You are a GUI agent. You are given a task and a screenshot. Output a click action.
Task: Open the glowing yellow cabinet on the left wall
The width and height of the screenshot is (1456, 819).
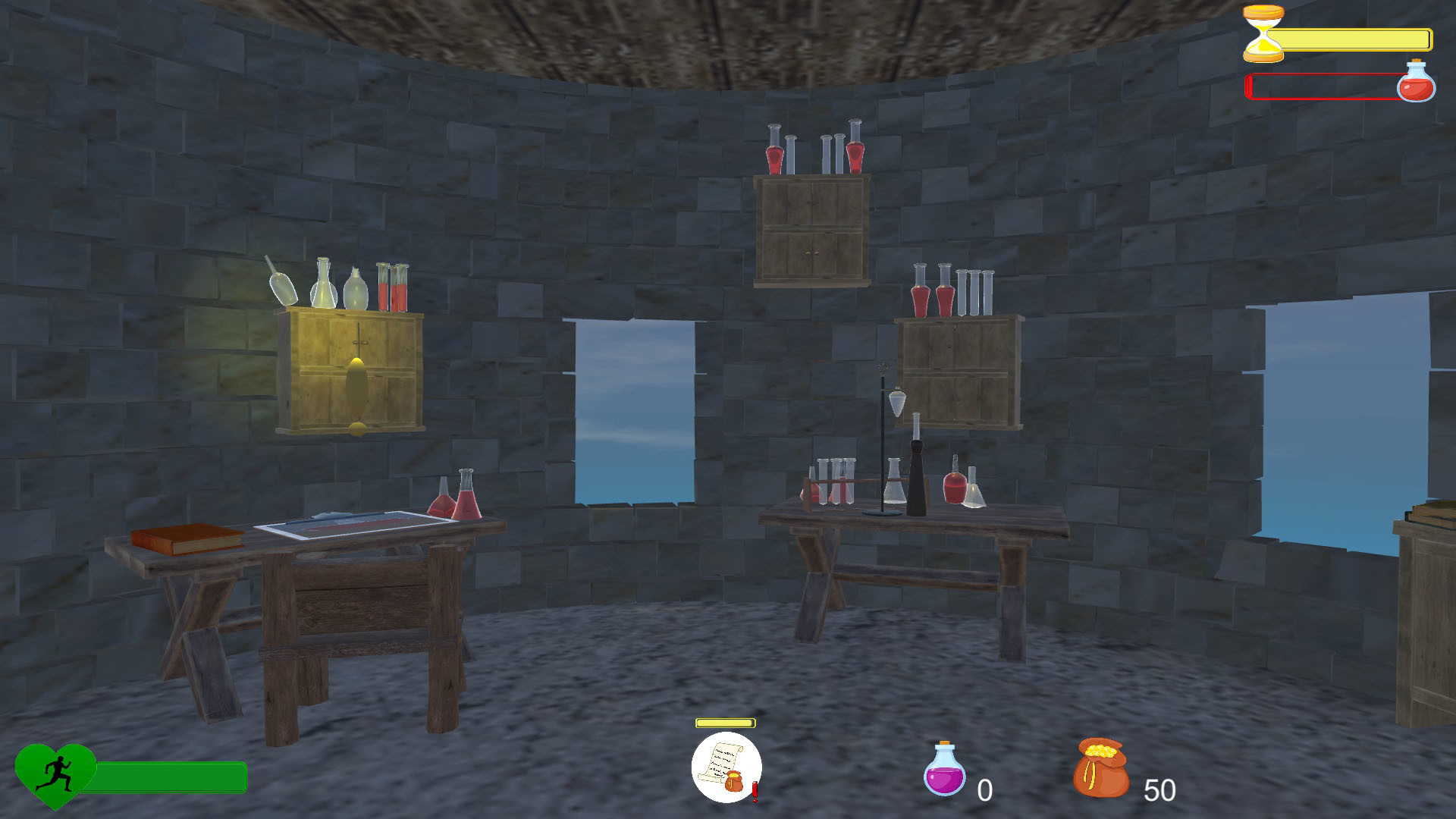[350, 372]
